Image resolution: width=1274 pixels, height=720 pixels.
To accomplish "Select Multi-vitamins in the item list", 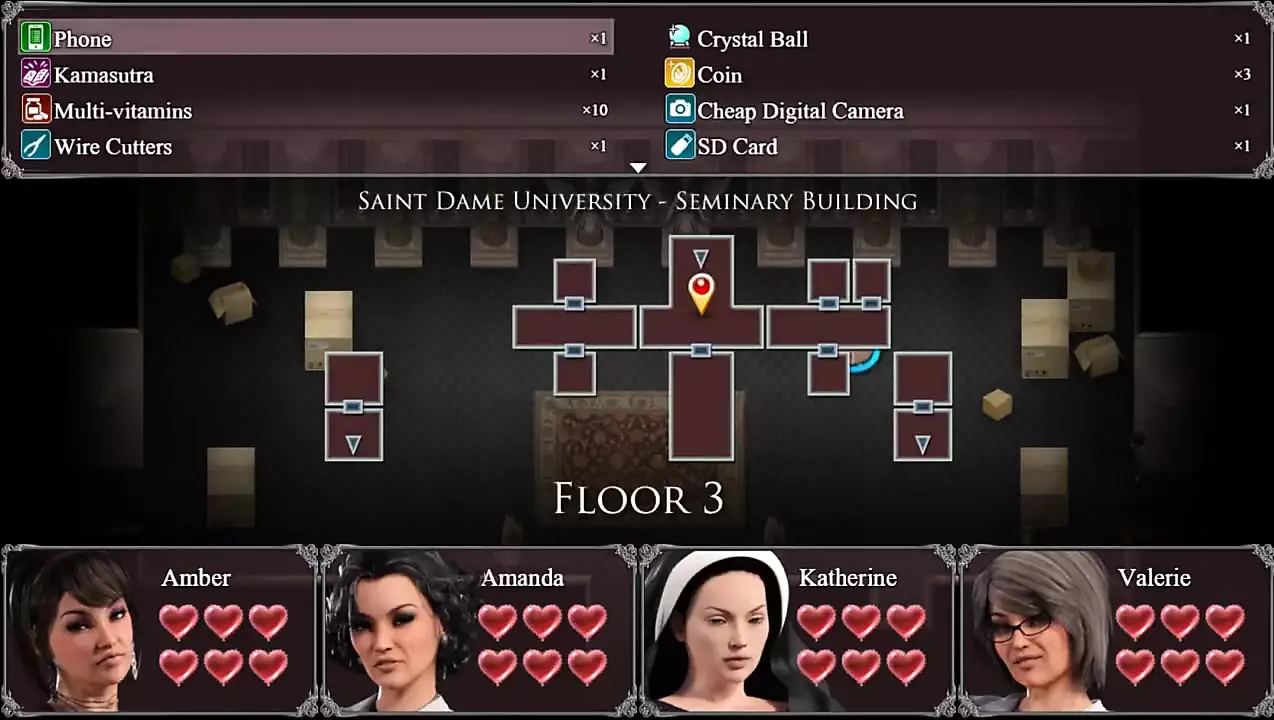I will [315, 111].
